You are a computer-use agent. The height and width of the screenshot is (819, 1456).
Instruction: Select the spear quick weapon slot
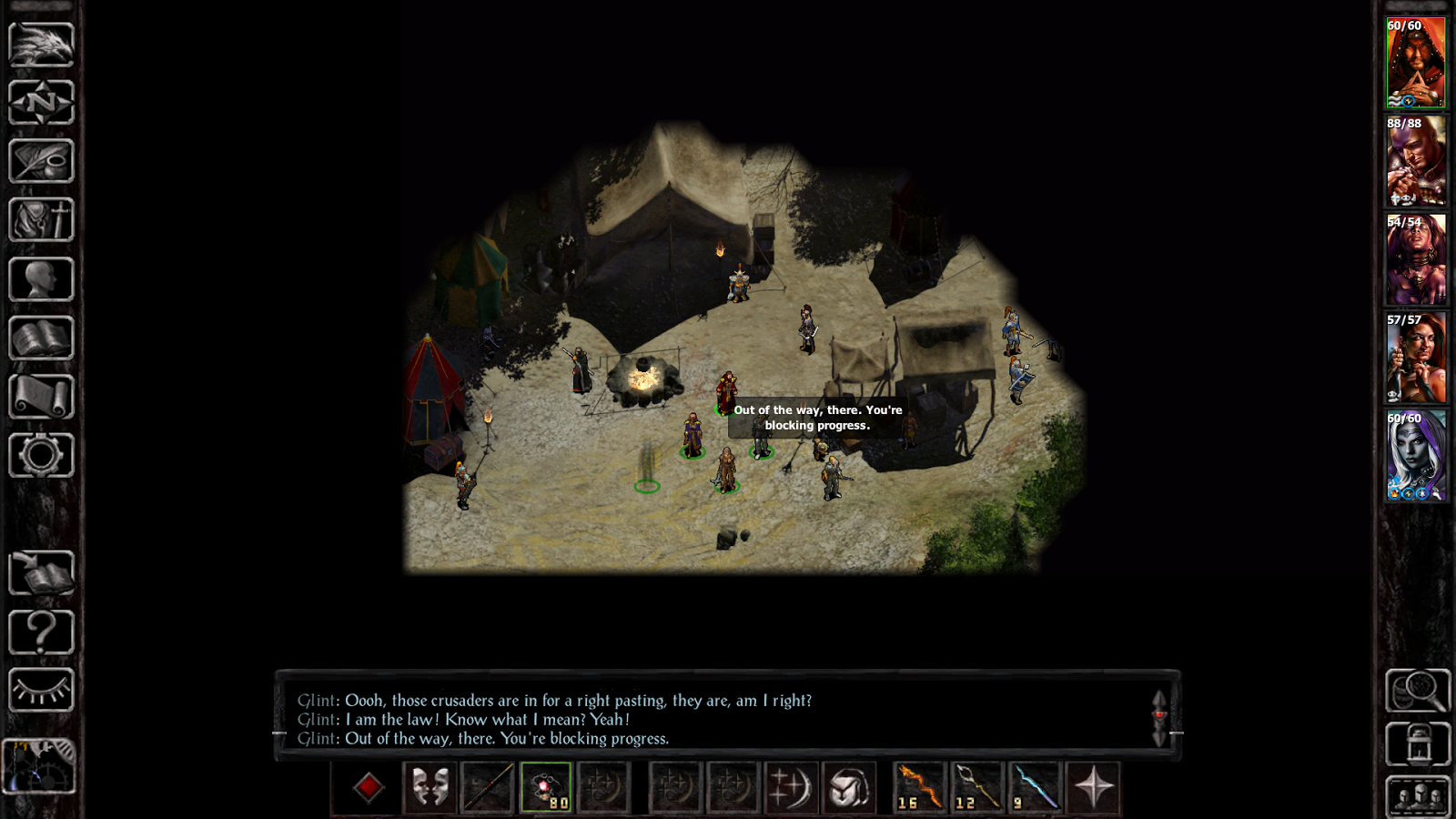488,787
